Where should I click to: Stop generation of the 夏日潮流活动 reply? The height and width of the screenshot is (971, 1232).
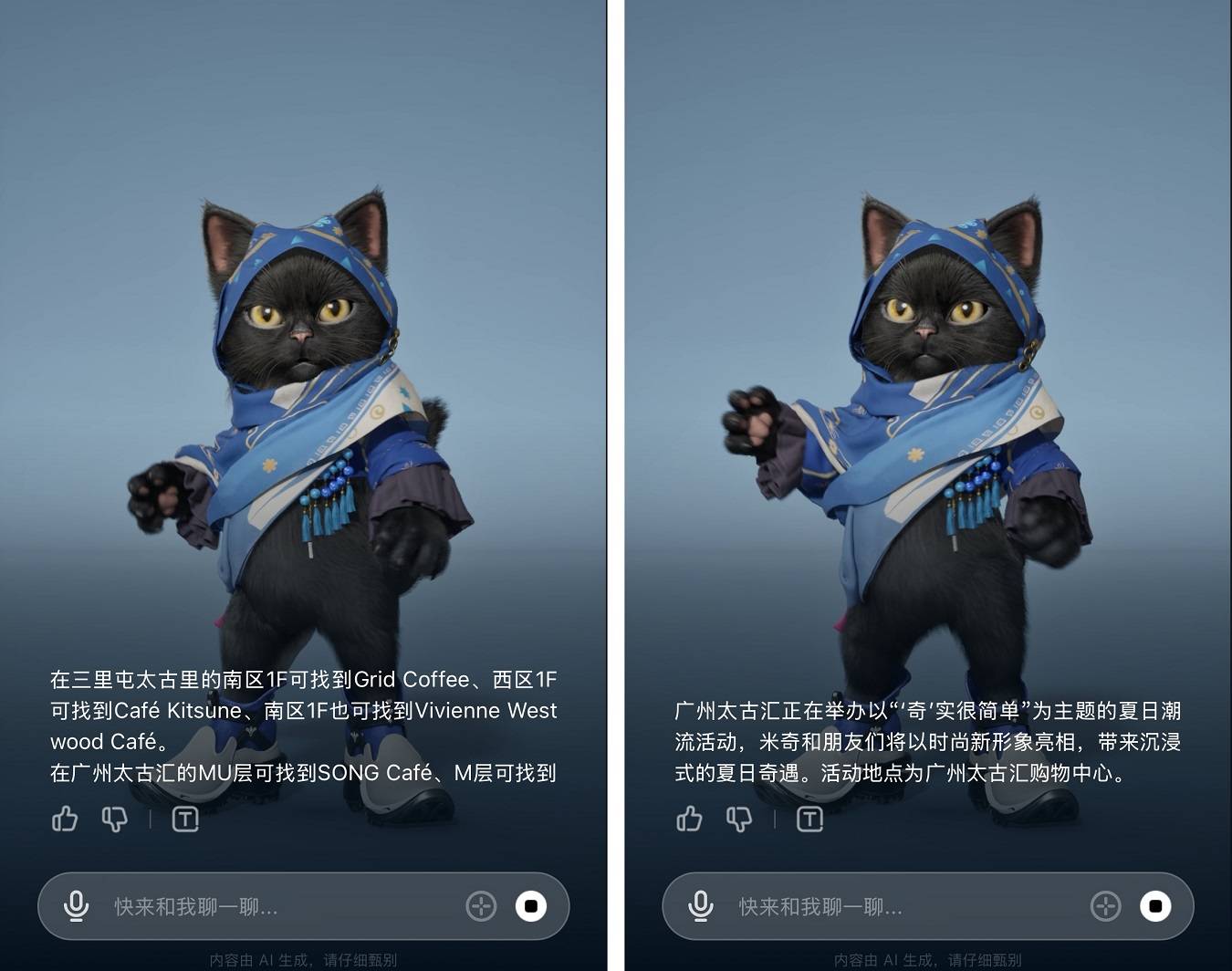1155,906
